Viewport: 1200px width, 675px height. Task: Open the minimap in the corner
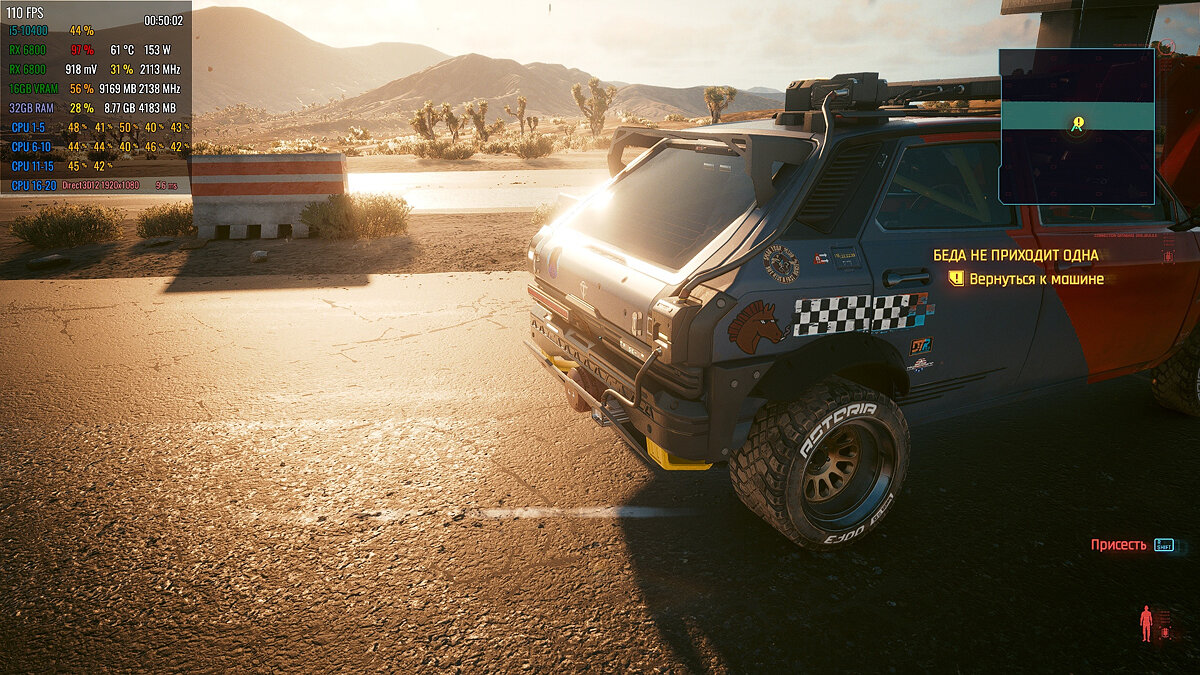pyautogui.click(x=1077, y=127)
